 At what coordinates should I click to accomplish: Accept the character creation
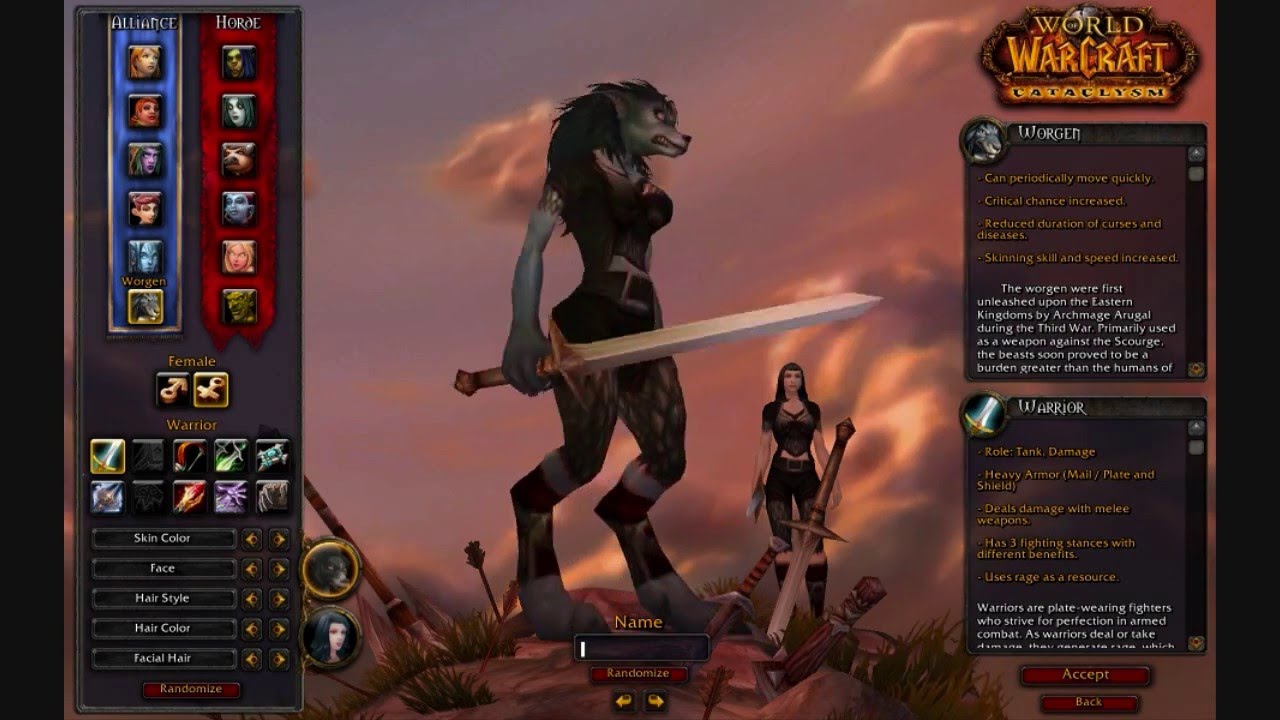1085,675
